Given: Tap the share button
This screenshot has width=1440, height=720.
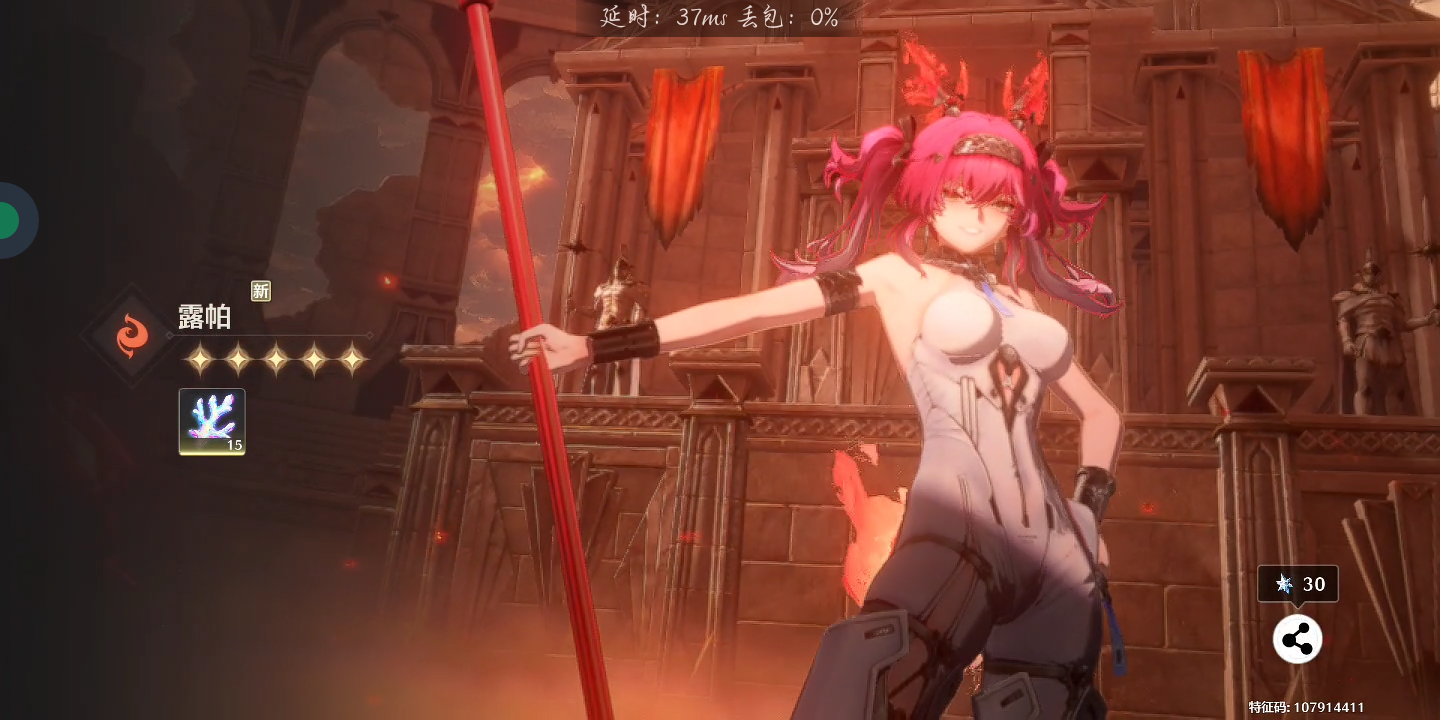Looking at the screenshot, I should (x=1297, y=639).
